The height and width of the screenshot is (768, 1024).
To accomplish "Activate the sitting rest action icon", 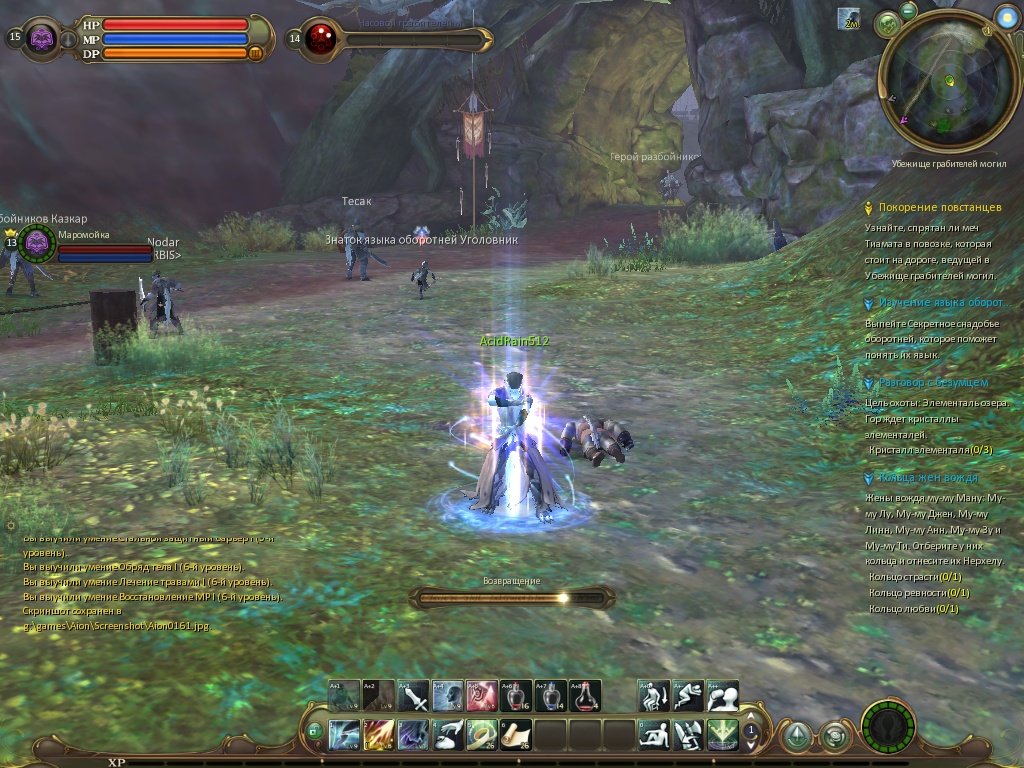I will (654, 735).
